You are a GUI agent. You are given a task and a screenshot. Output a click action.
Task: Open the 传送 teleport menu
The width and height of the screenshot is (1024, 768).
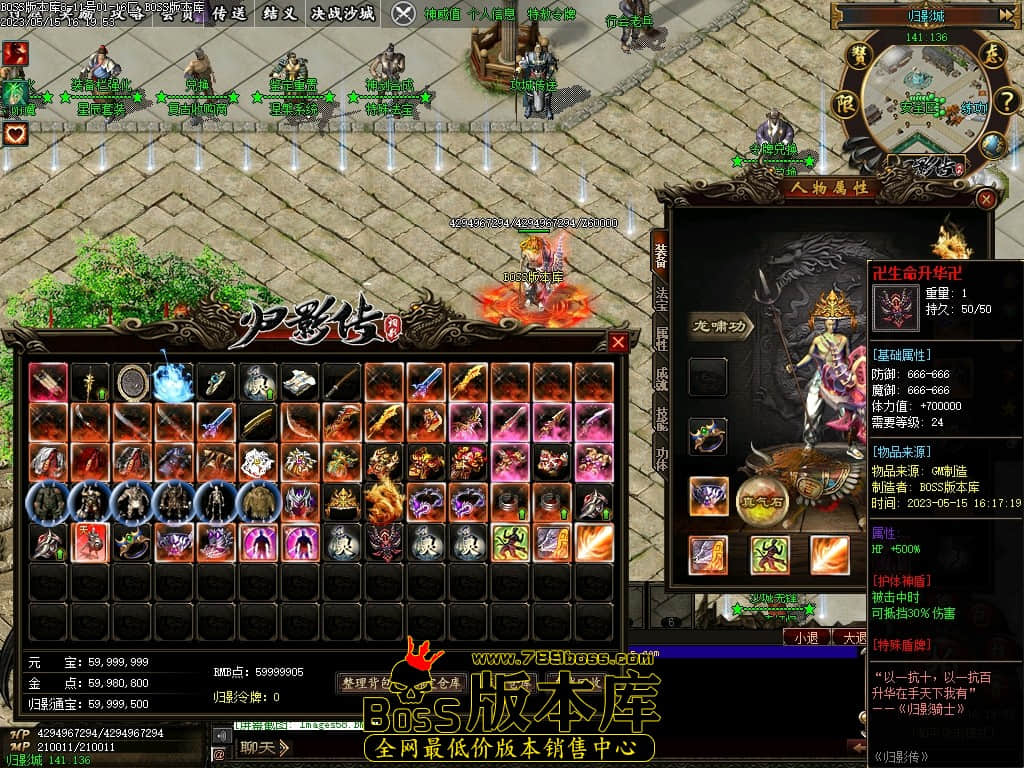point(229,13)
